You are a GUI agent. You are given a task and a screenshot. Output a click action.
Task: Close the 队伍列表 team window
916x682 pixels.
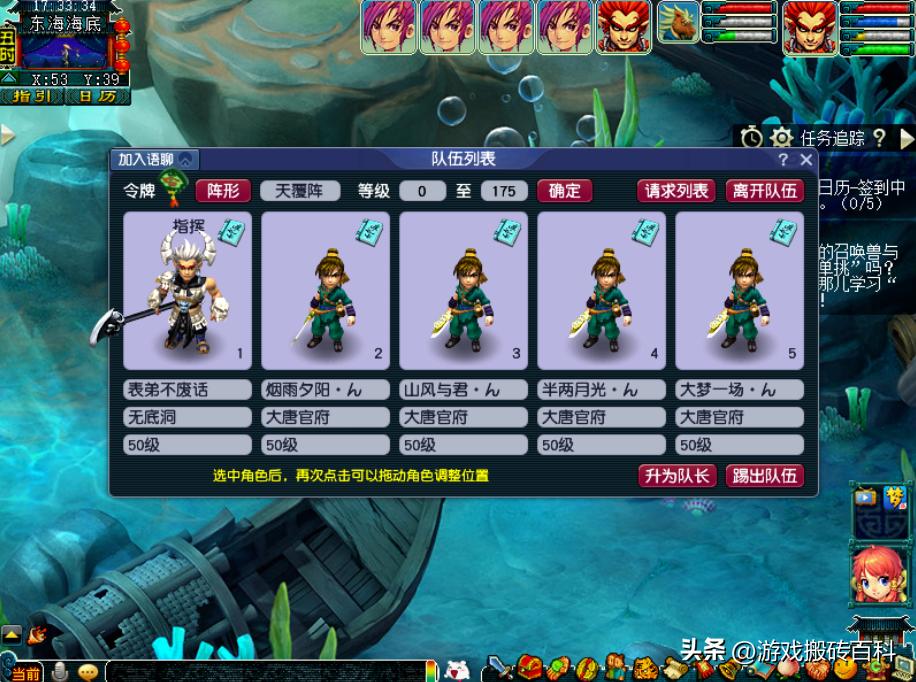(x=806, y=160)
